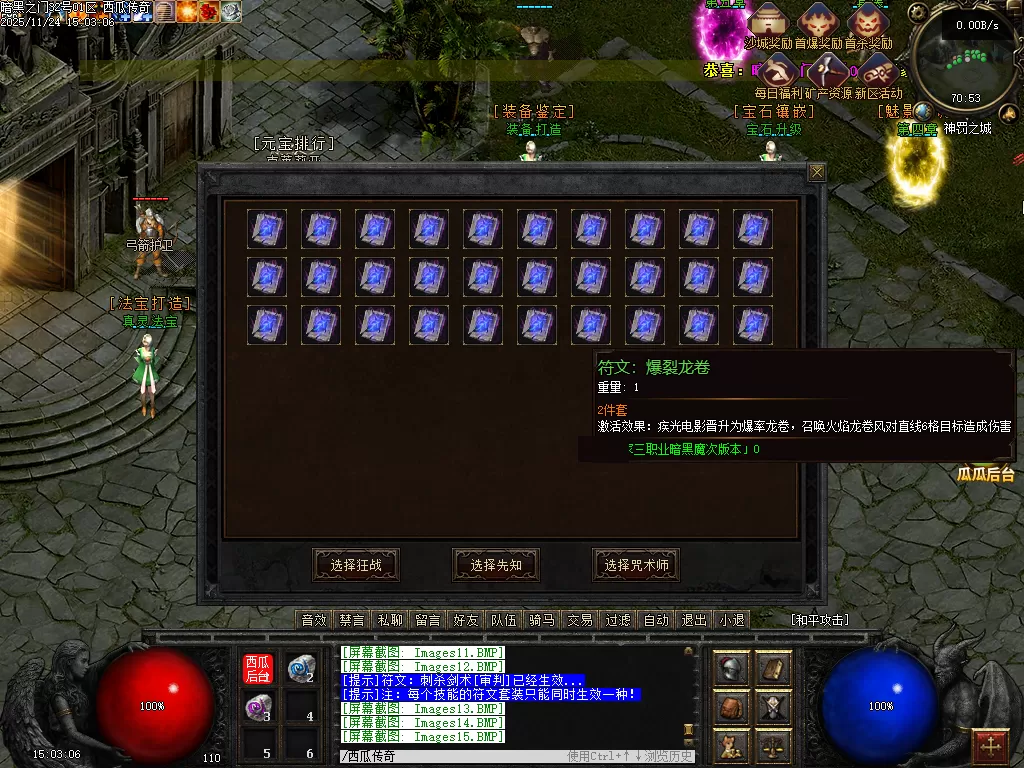Choose the 选择先知 class button
This screenshot has width=1024, height=768.
495,565
